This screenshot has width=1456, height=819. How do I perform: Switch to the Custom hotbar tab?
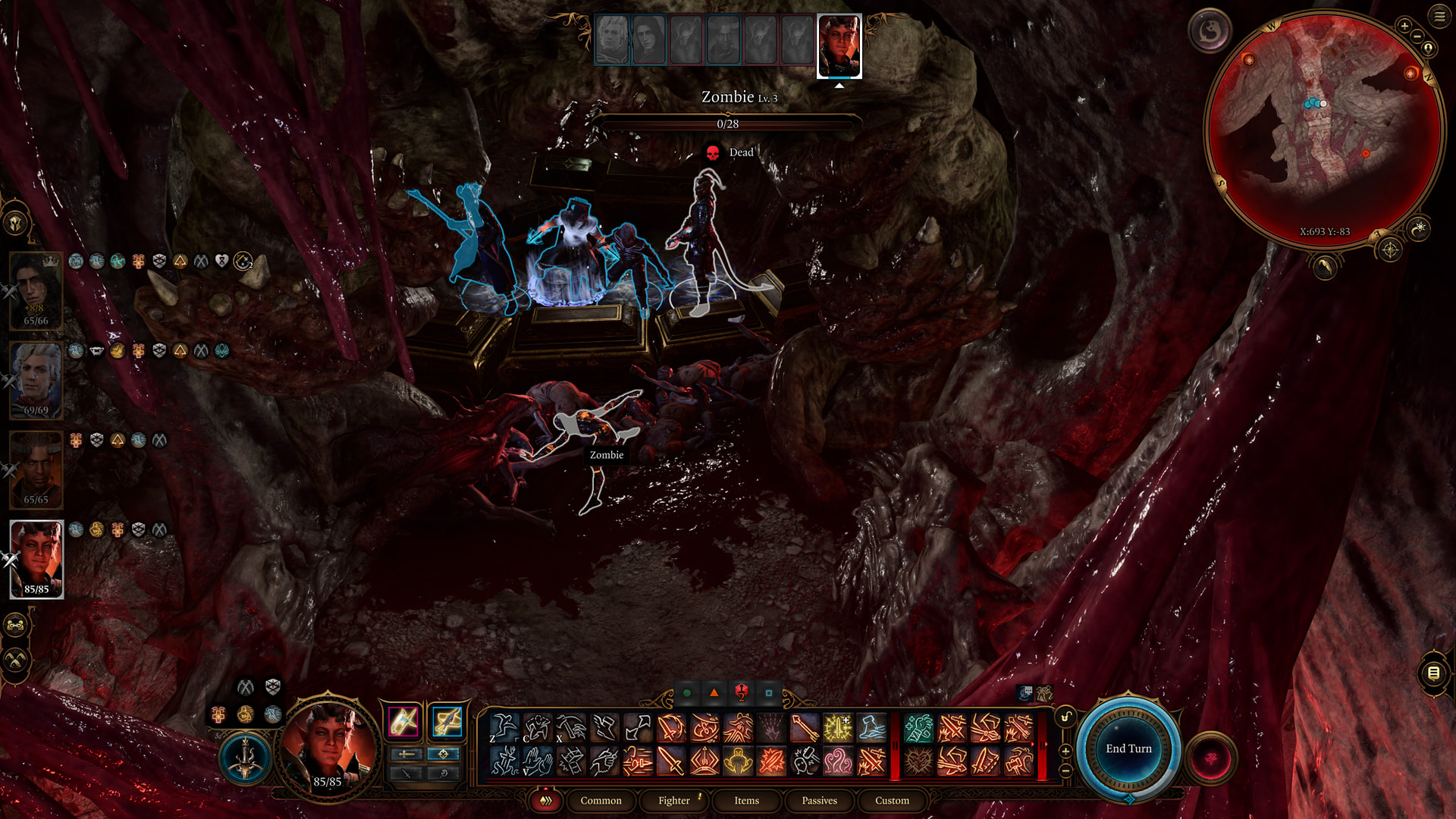892,801
